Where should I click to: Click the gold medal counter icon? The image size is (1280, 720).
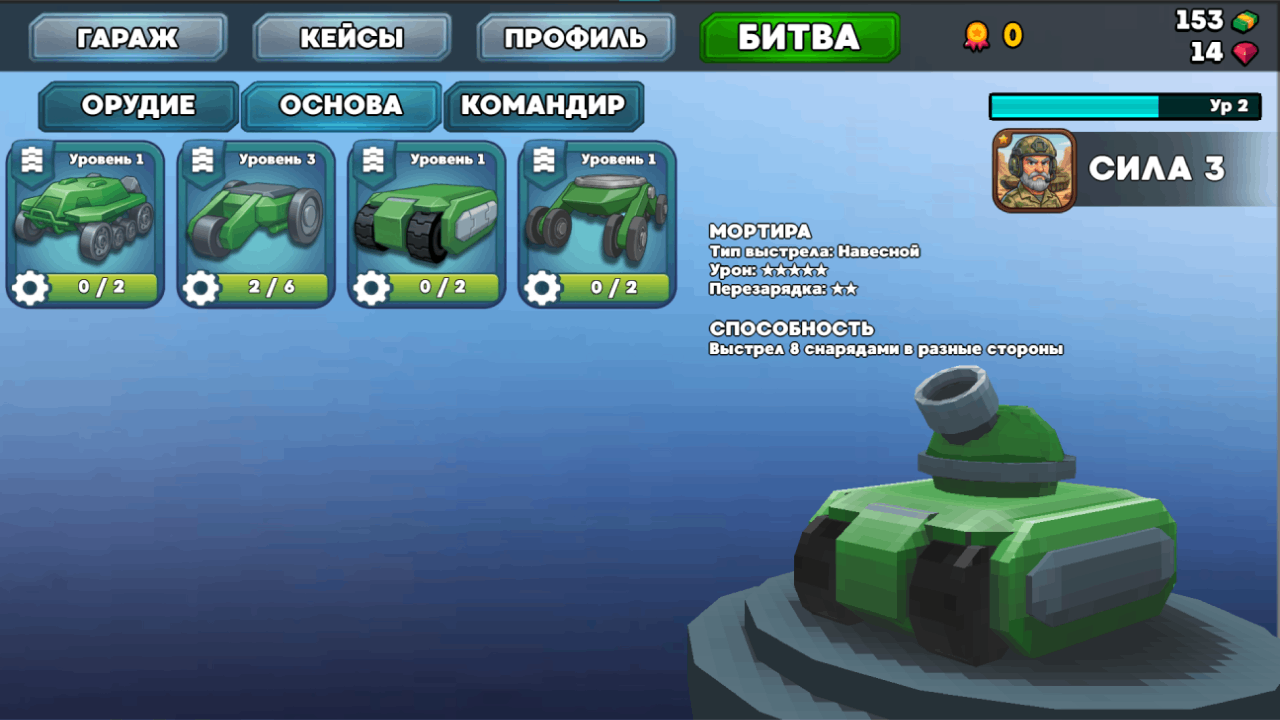click(x=977, y=32)
